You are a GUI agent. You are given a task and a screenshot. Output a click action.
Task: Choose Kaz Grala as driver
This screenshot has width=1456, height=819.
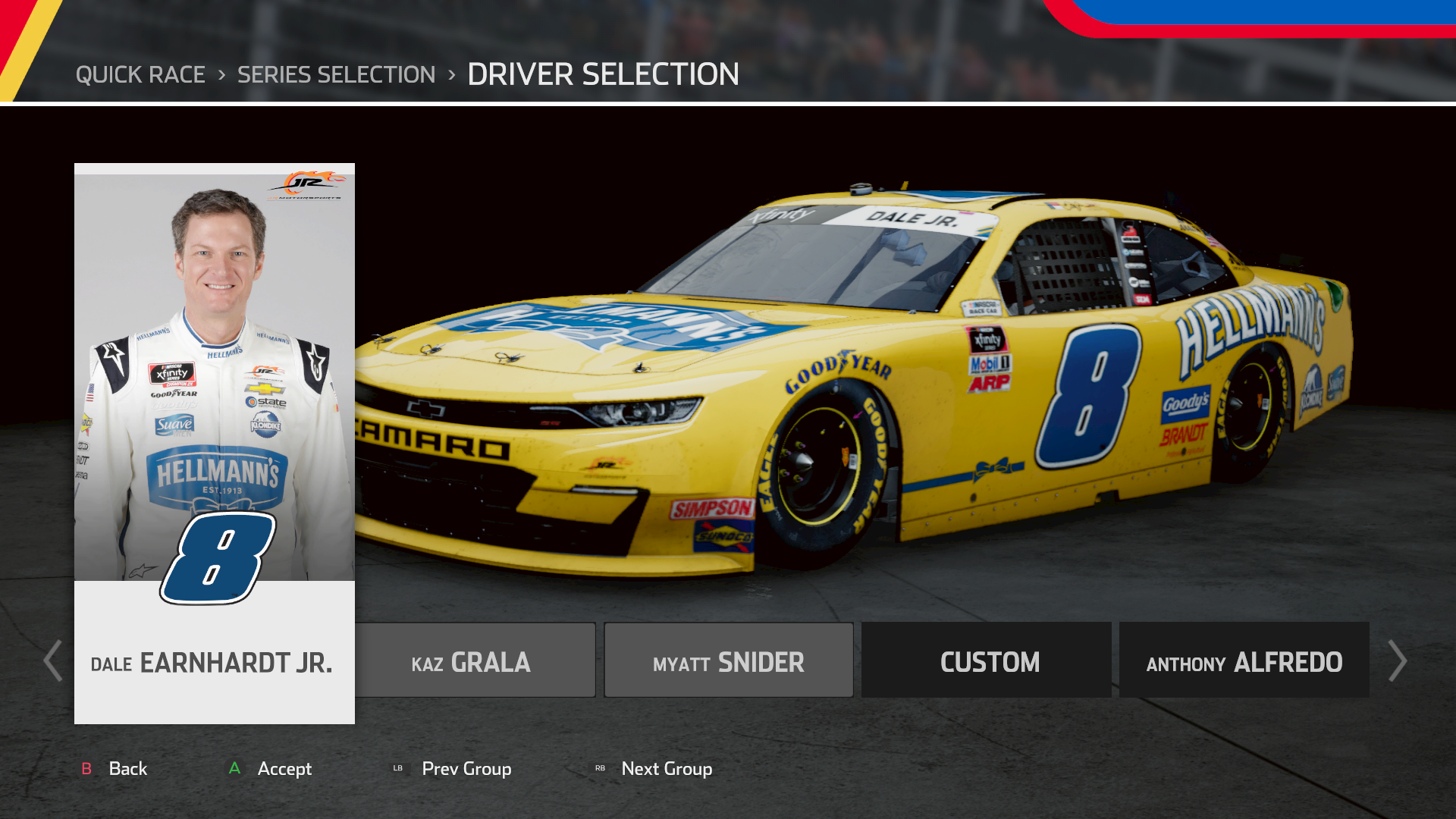(x=475, y=661)
